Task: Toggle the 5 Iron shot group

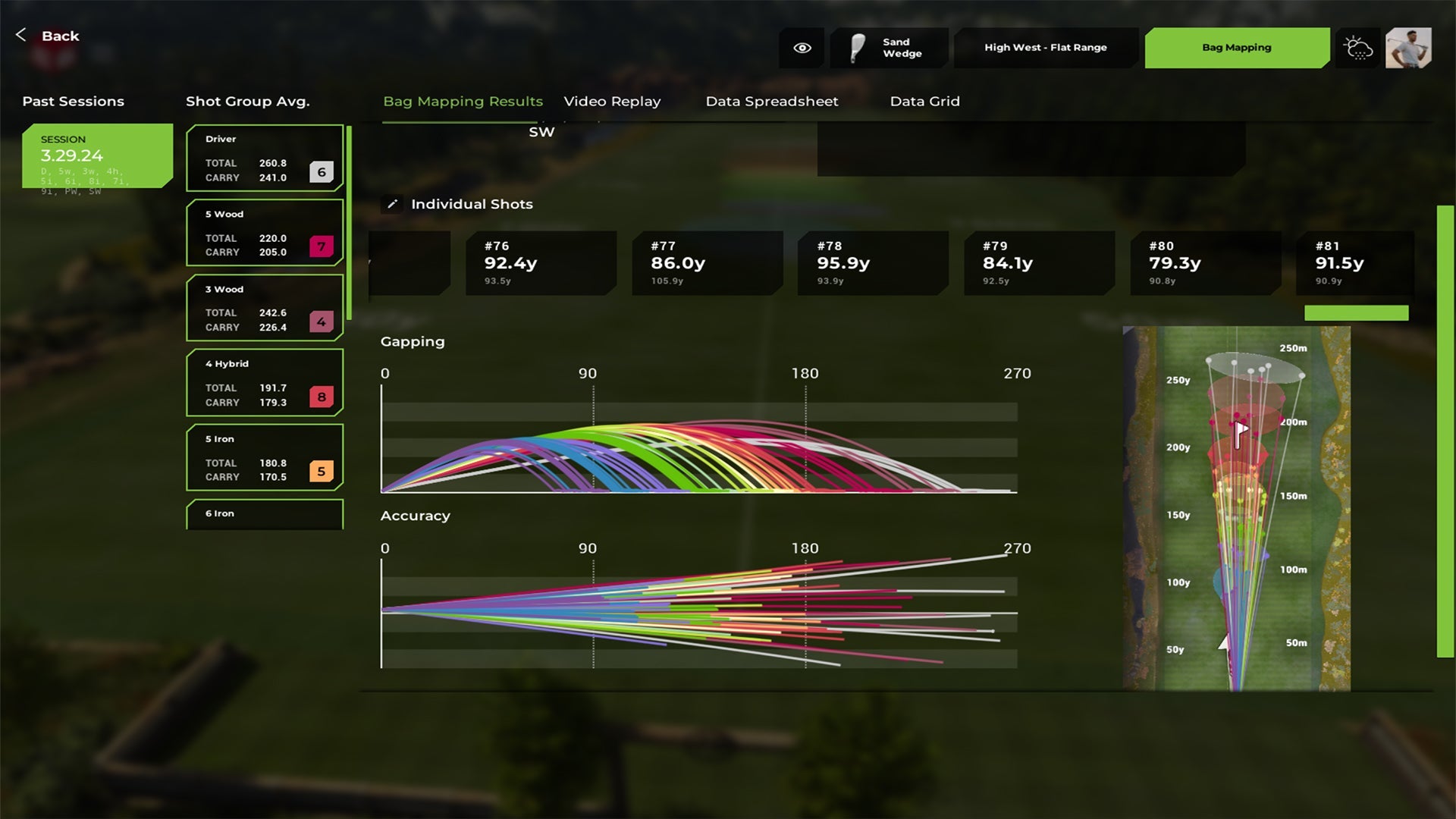Action: pos(264,457)
